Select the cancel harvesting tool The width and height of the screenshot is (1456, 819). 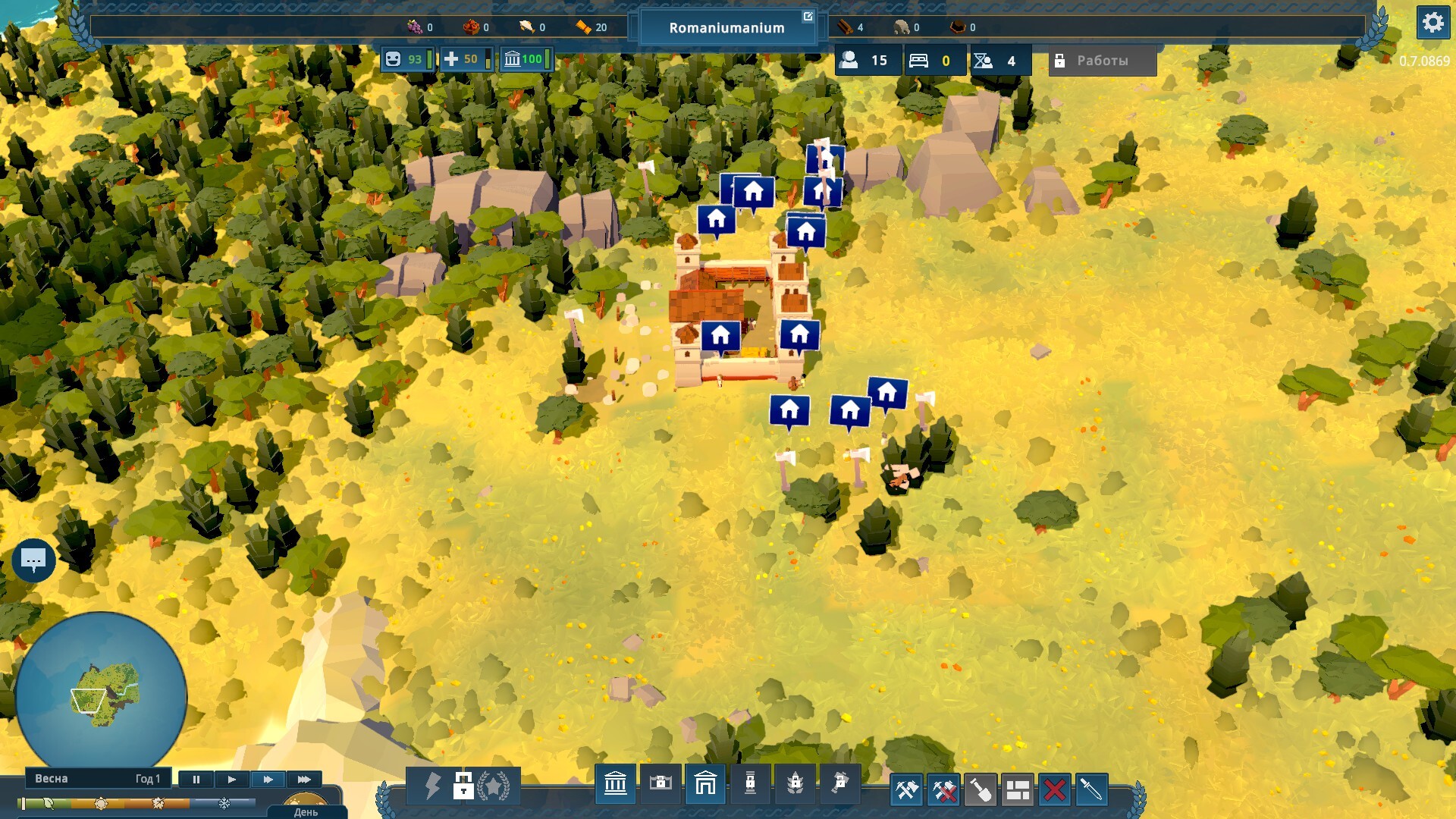point(944,790)
